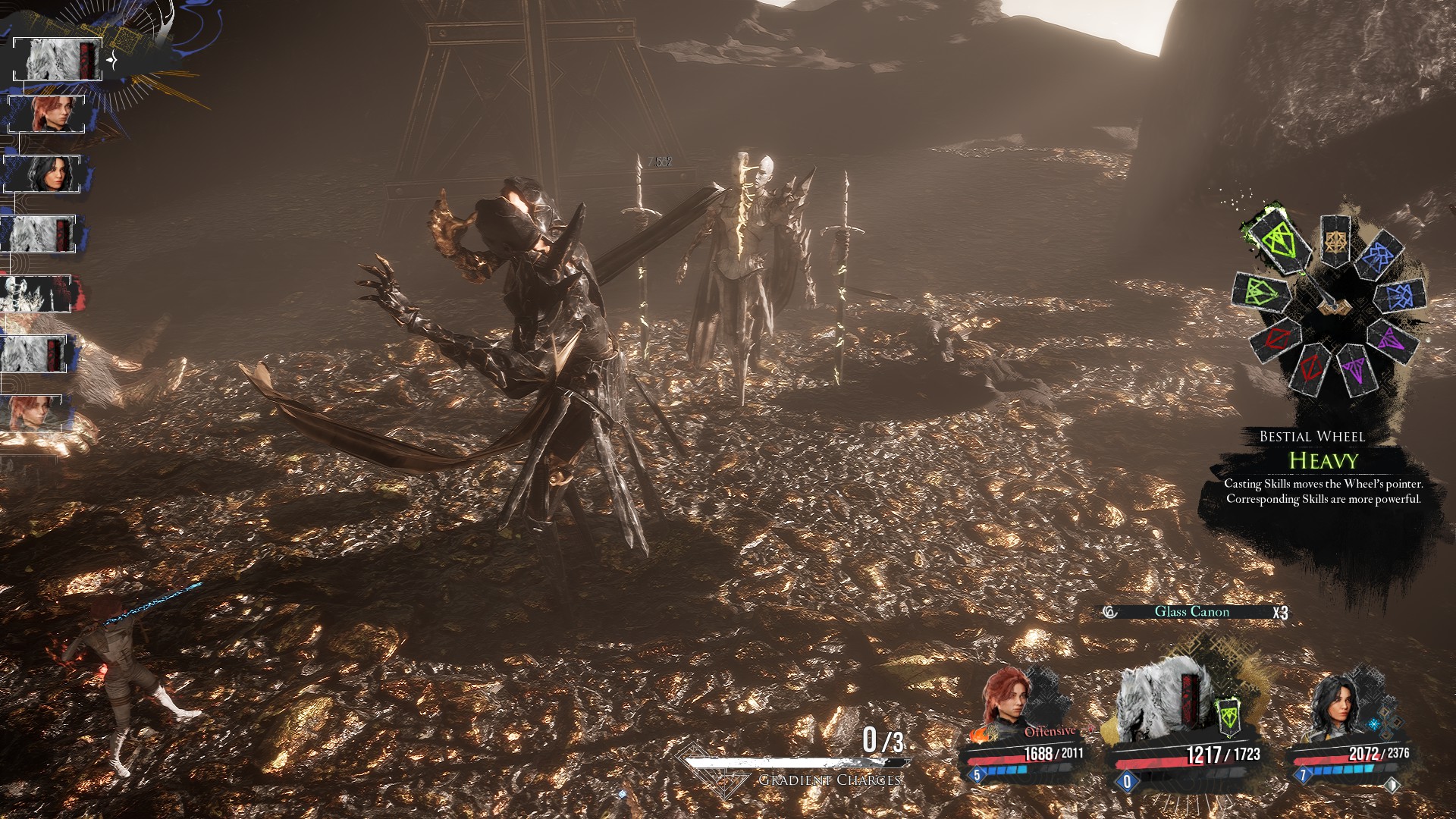Click the enemy portrait in the turn order

(36, 294)
